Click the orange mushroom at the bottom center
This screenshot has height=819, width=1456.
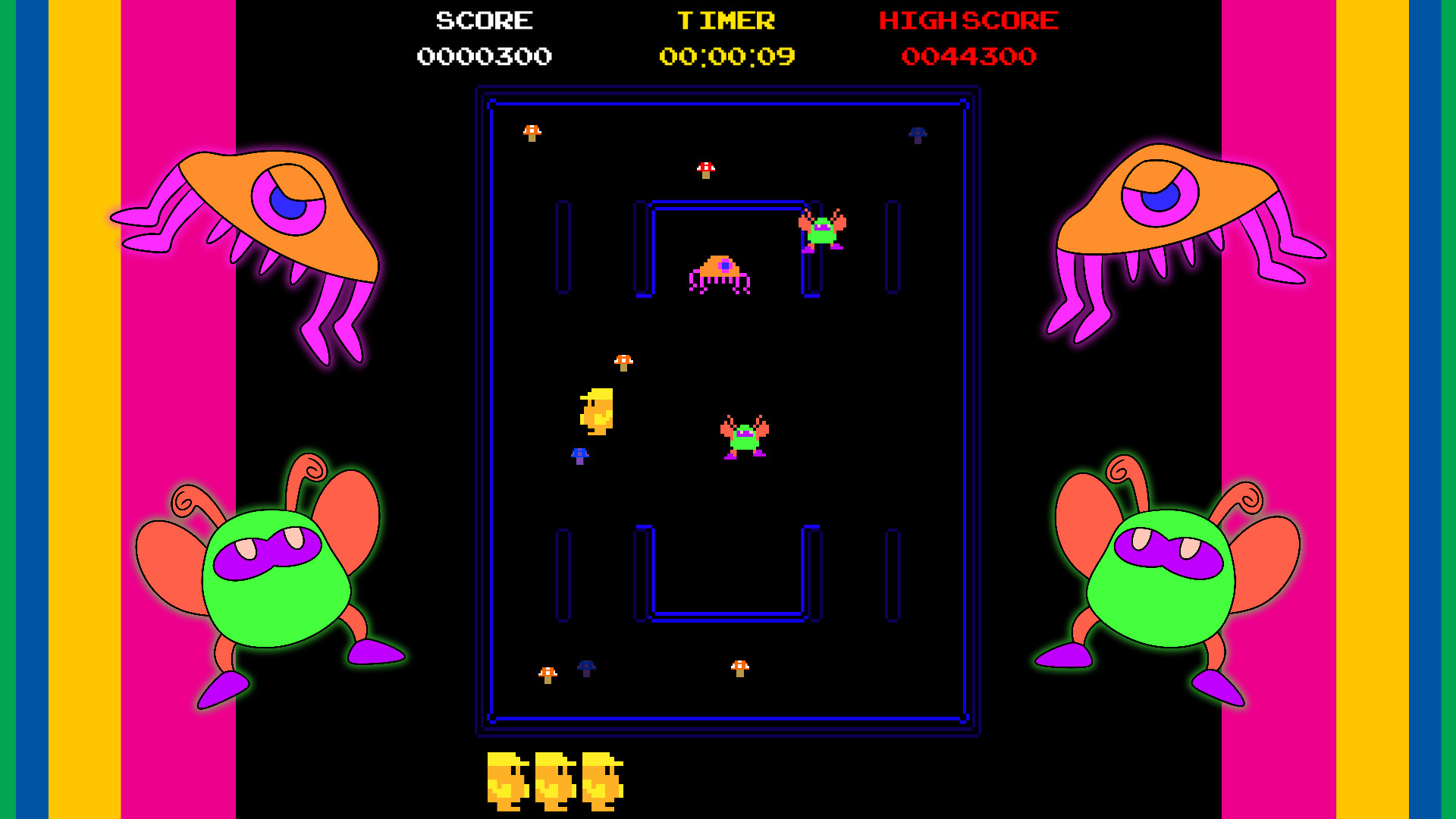tap(741, 668)
